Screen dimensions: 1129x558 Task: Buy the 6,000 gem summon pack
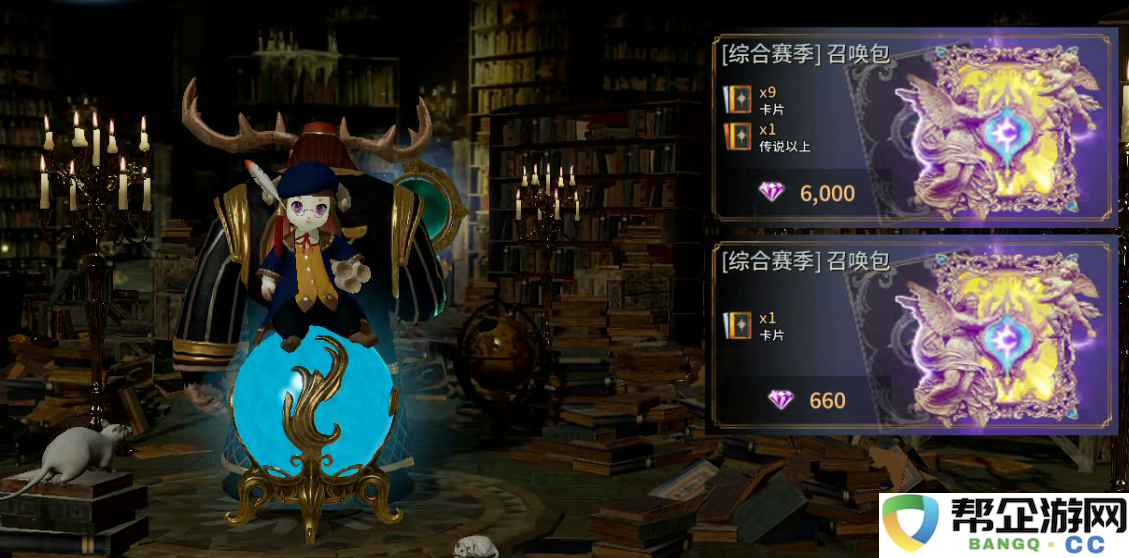tap(808, 192)
